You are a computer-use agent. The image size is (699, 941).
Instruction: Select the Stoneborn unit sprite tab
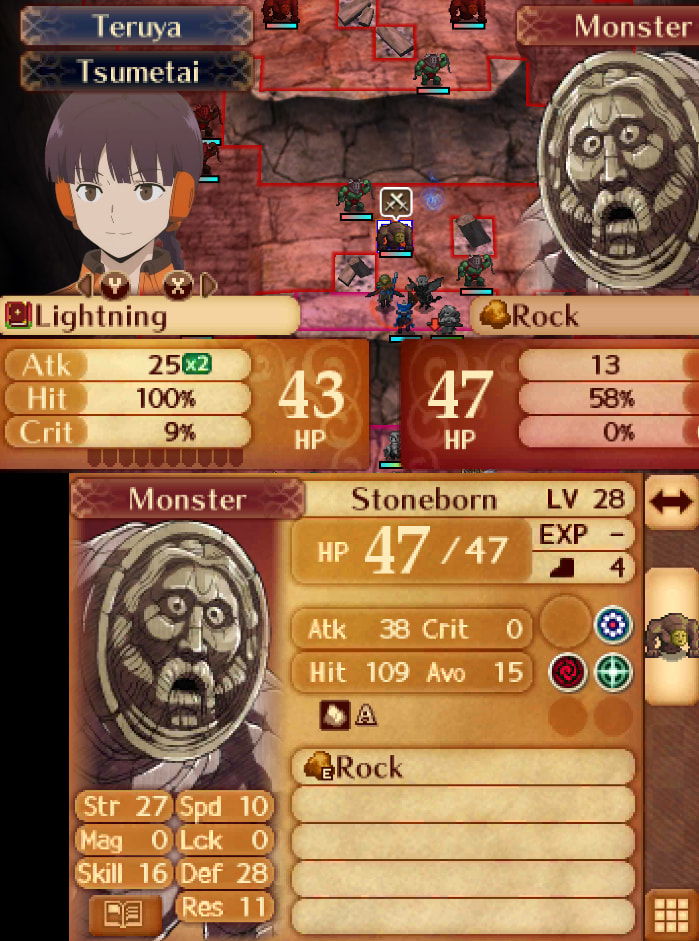click(671, 636)
